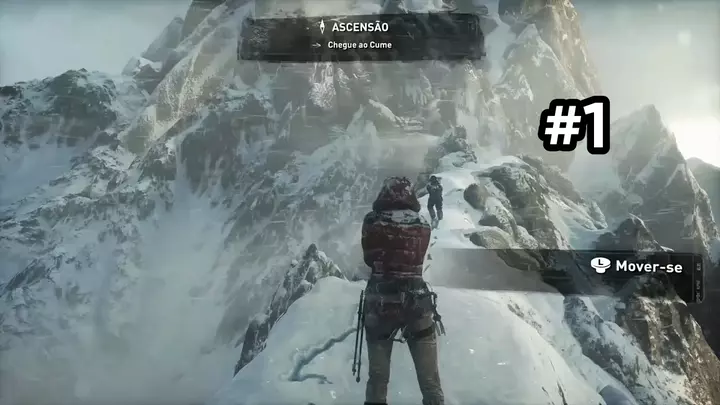Select the Ascensão objective tracker banner
Screen dimensions: 720x405
361,36
